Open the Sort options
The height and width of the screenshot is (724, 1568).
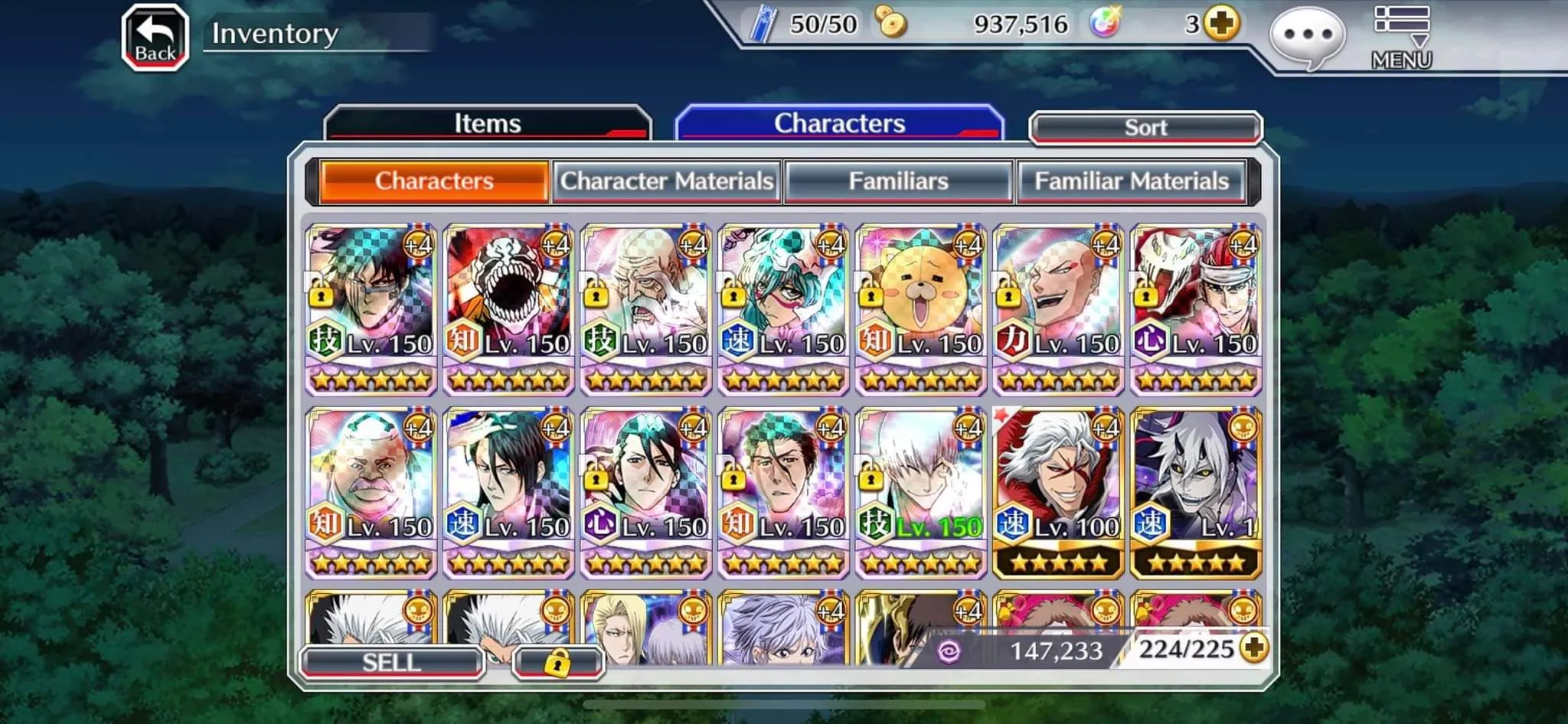[1145, 127]
